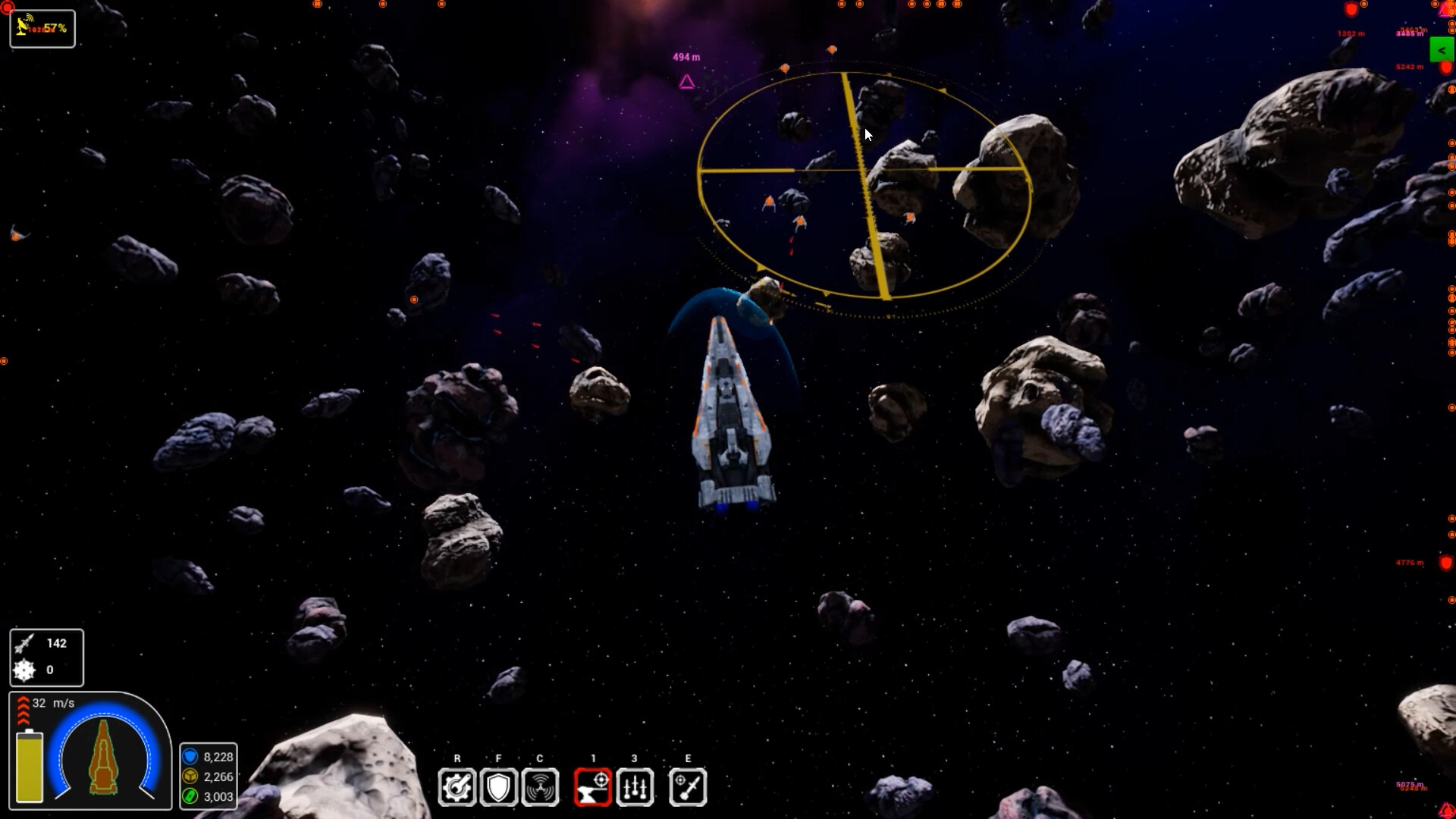The image size is (1456, 819).
Task: Click the radar signal icon showing 57%
Action: 42,27
